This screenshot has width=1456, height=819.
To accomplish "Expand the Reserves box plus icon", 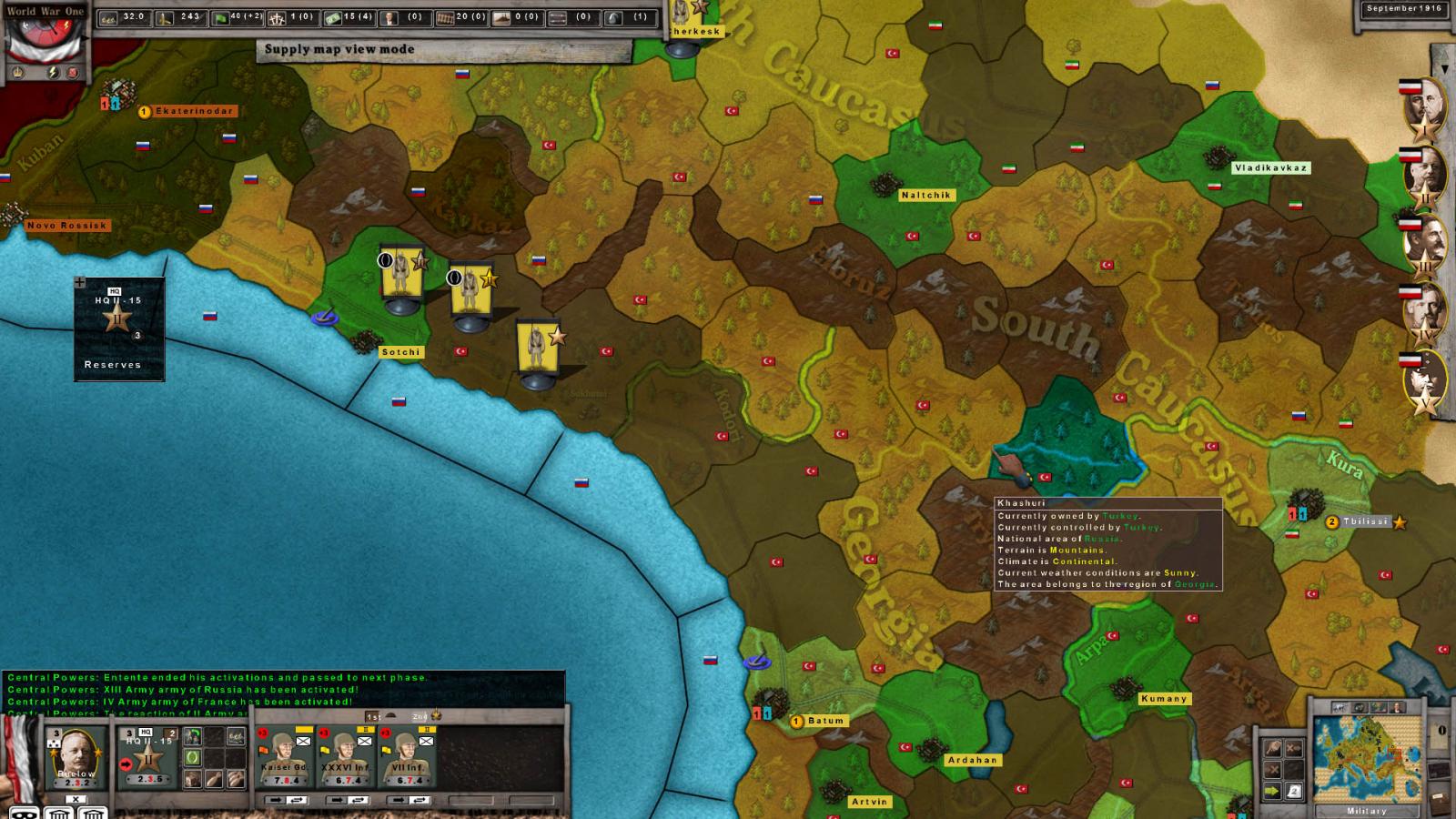I will tap(80, 282).
